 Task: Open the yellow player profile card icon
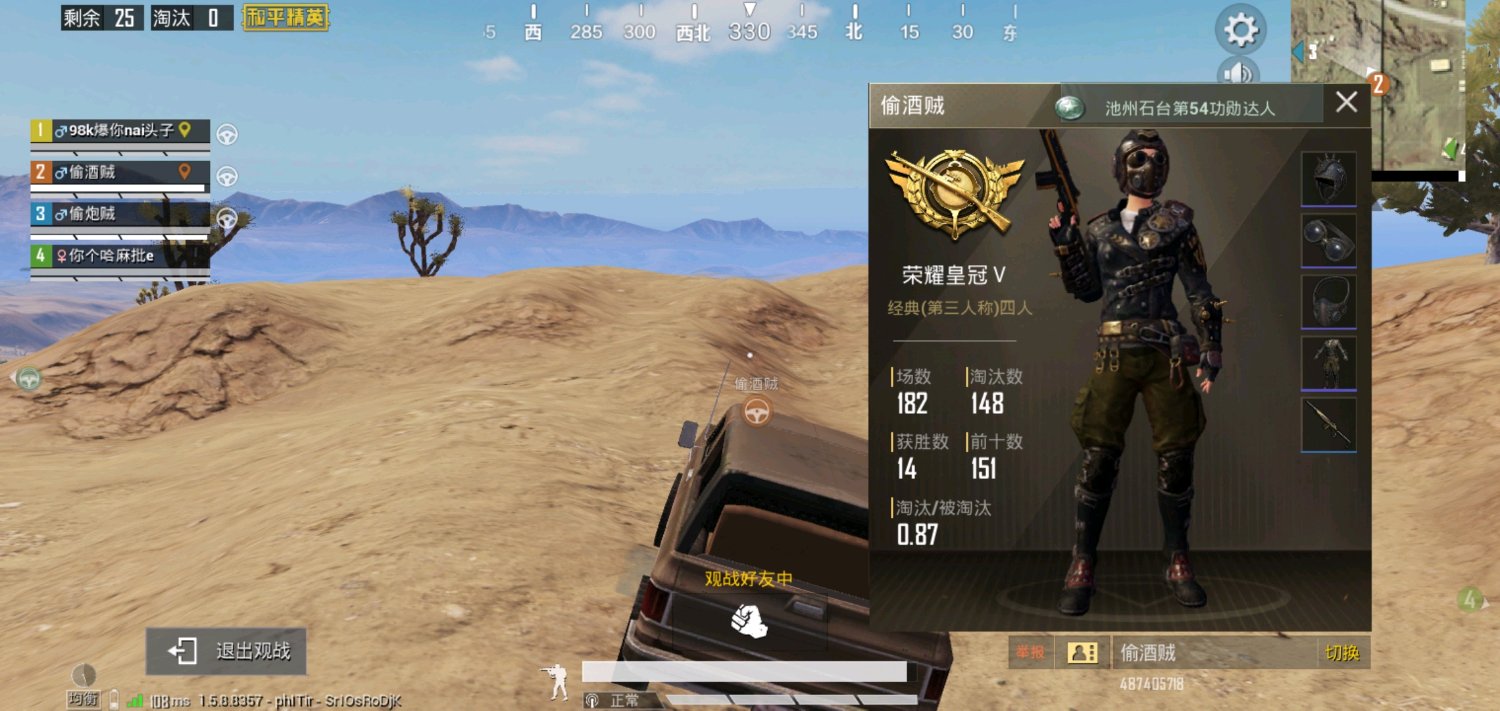[1081, 653]
